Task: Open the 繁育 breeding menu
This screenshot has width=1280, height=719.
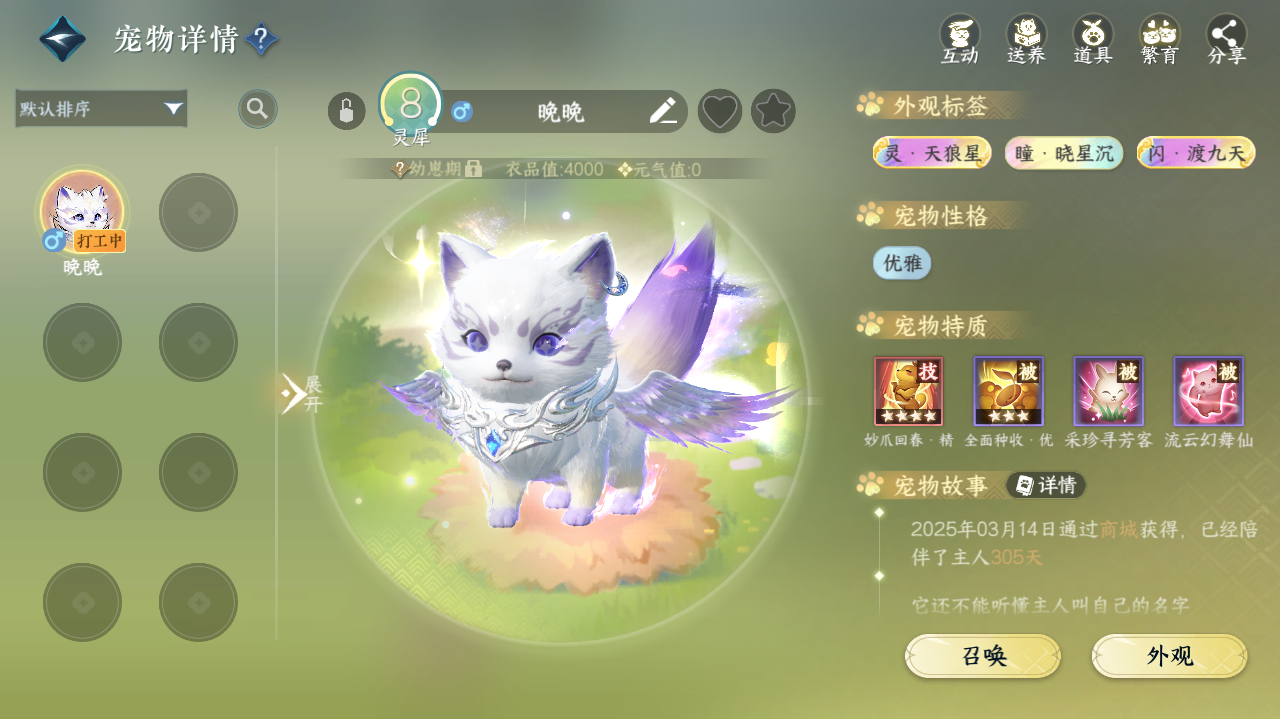Action: pos(1160,40)
